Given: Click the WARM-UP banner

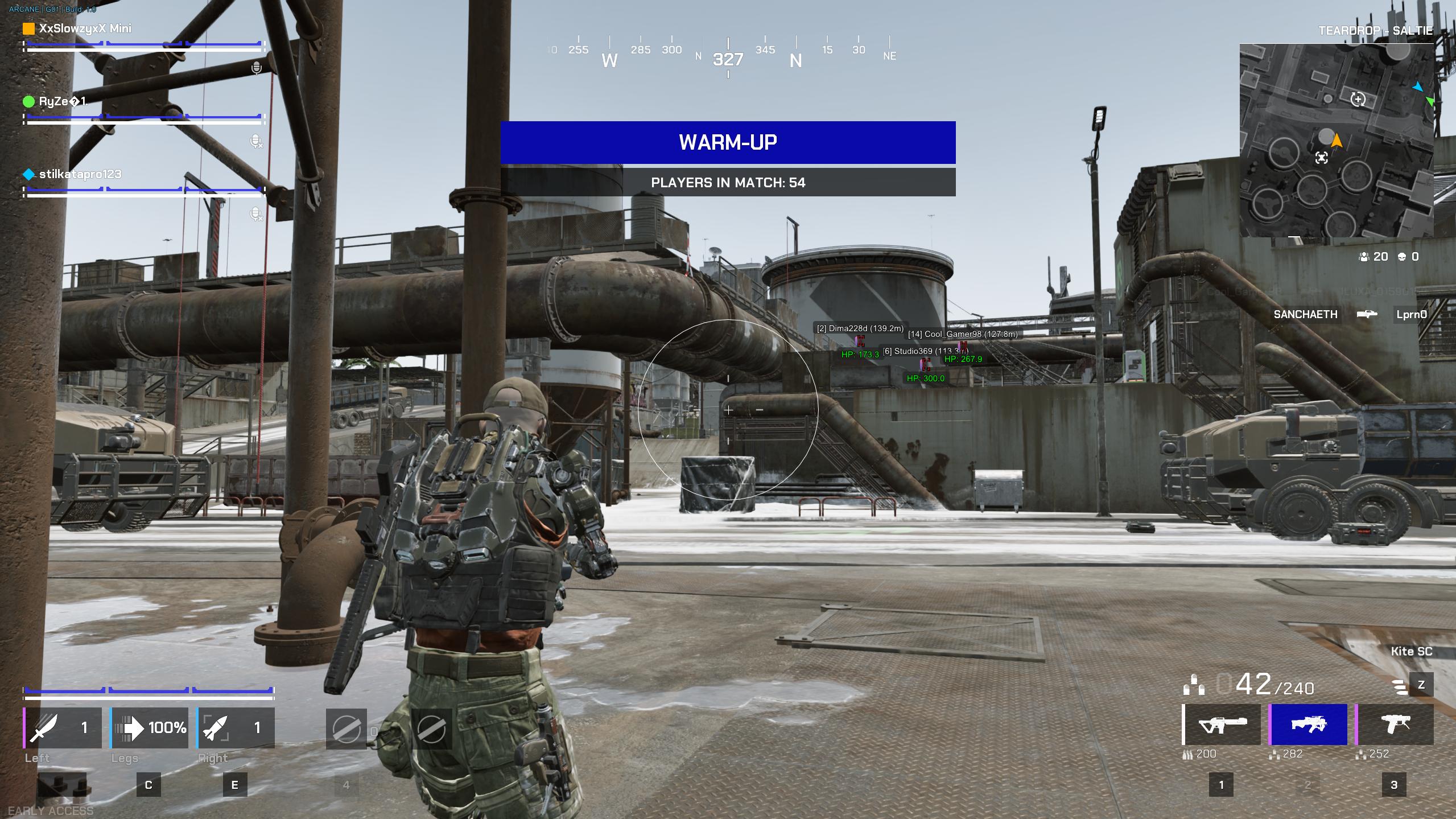Looking at the screenshot, I should [x=728, y=142].
